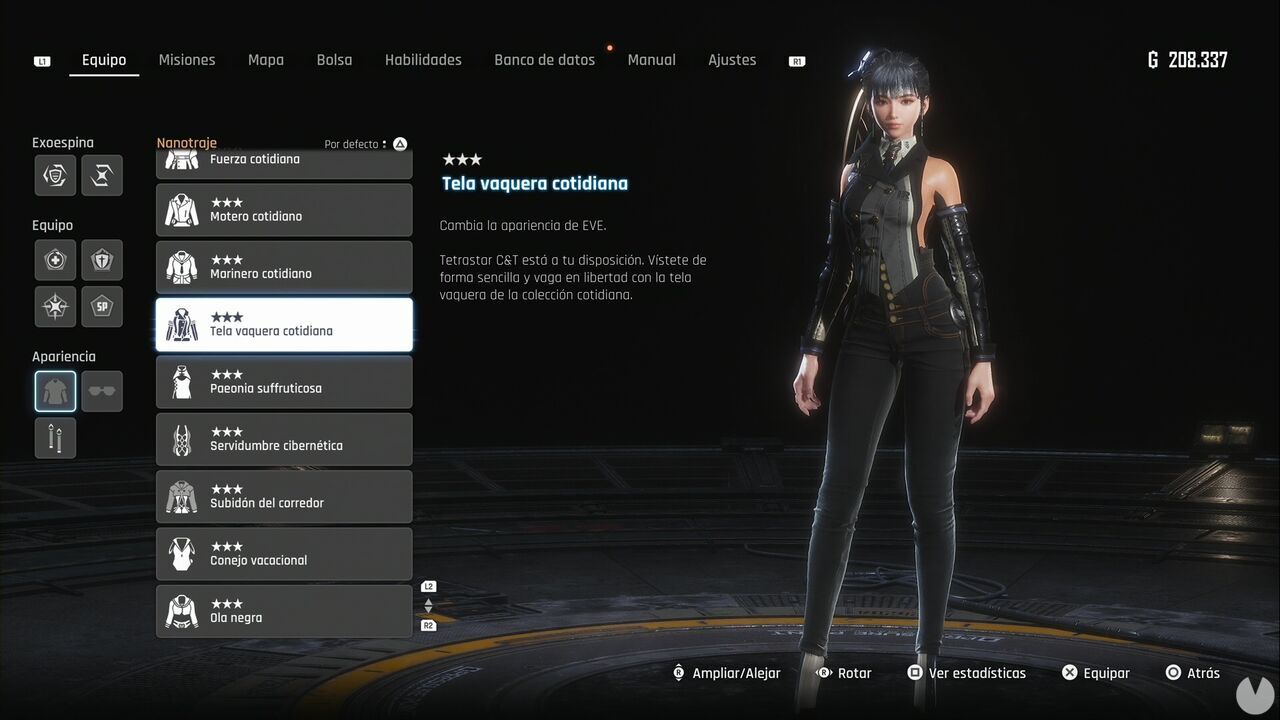Open the shield equipment slot icon
Image resolution: width=1280 pixels, height=720 pixels.
tap(101, 260)
